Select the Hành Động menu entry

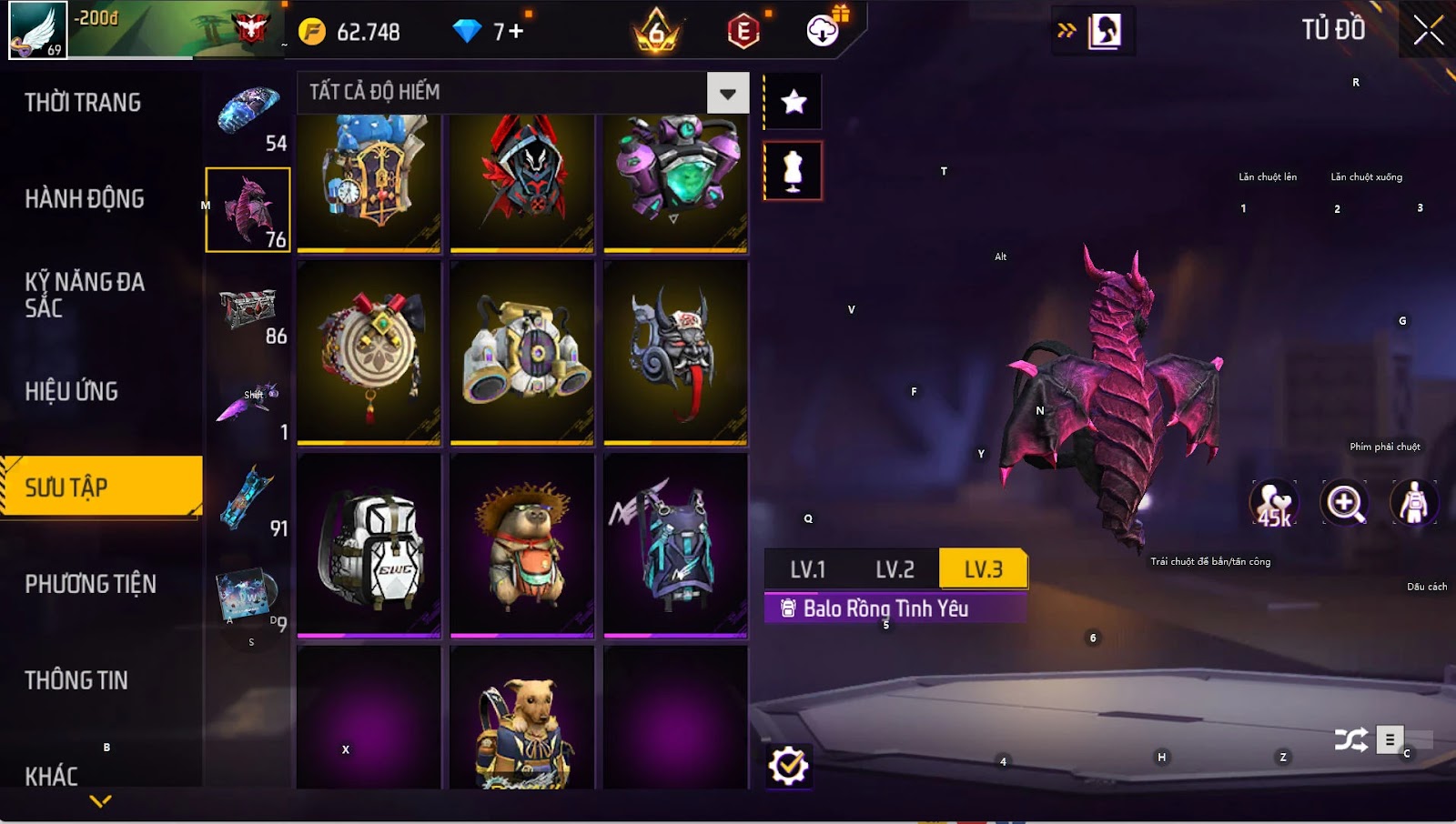(85, 199)
